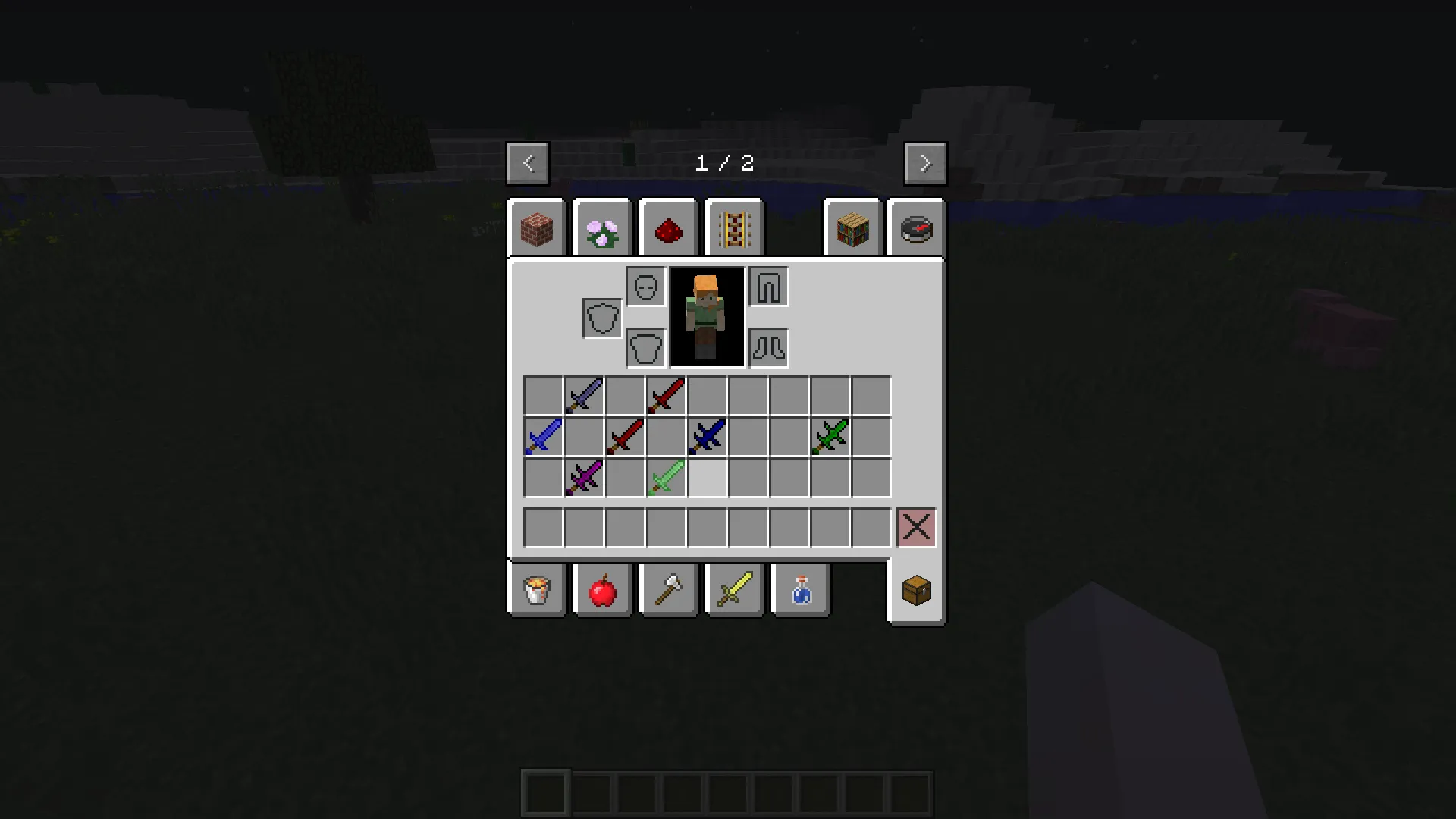Open the Combat golden sword tab icon

click(733, 591)
